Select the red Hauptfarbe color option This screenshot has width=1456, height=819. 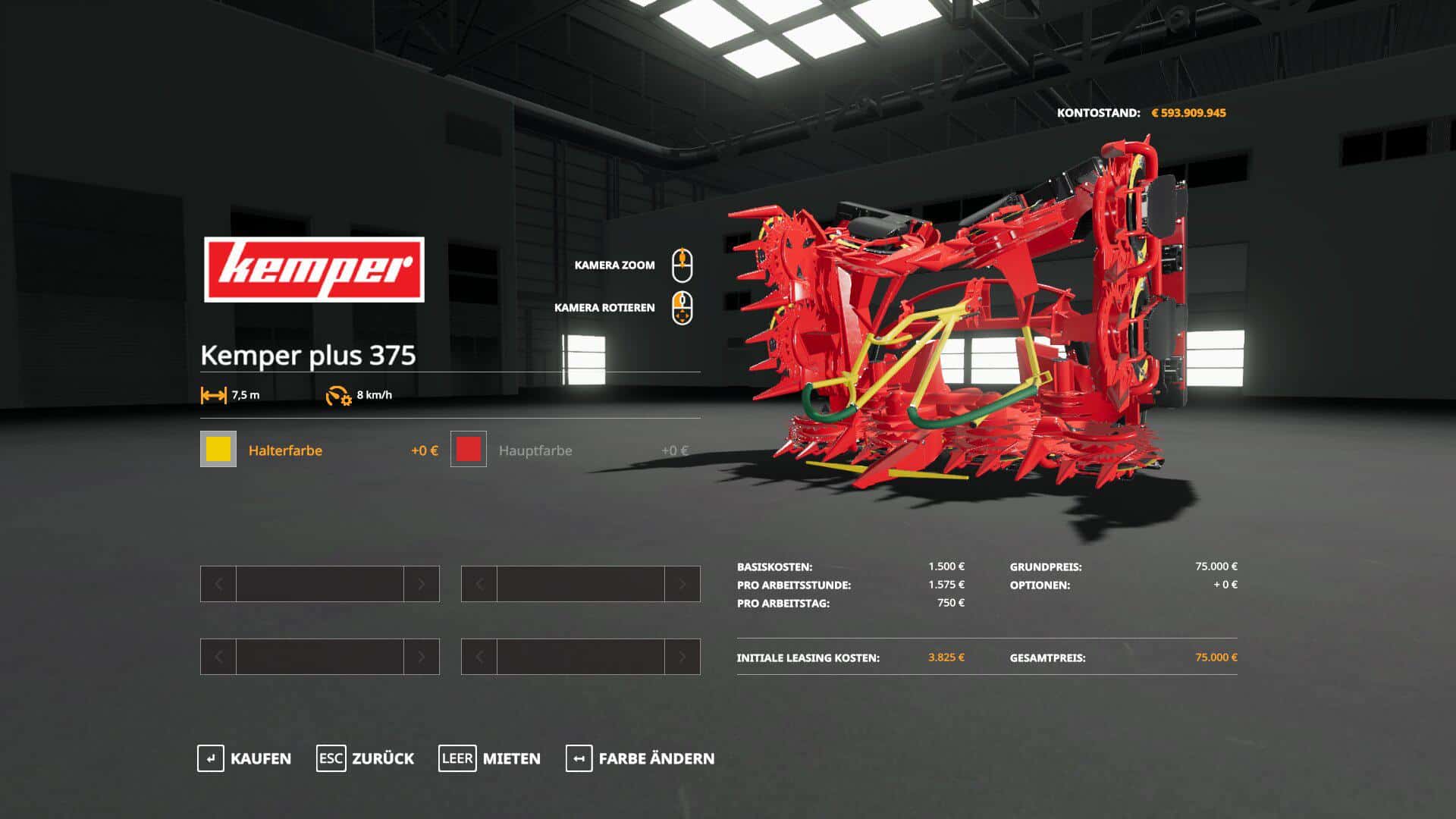pos(469,450)
